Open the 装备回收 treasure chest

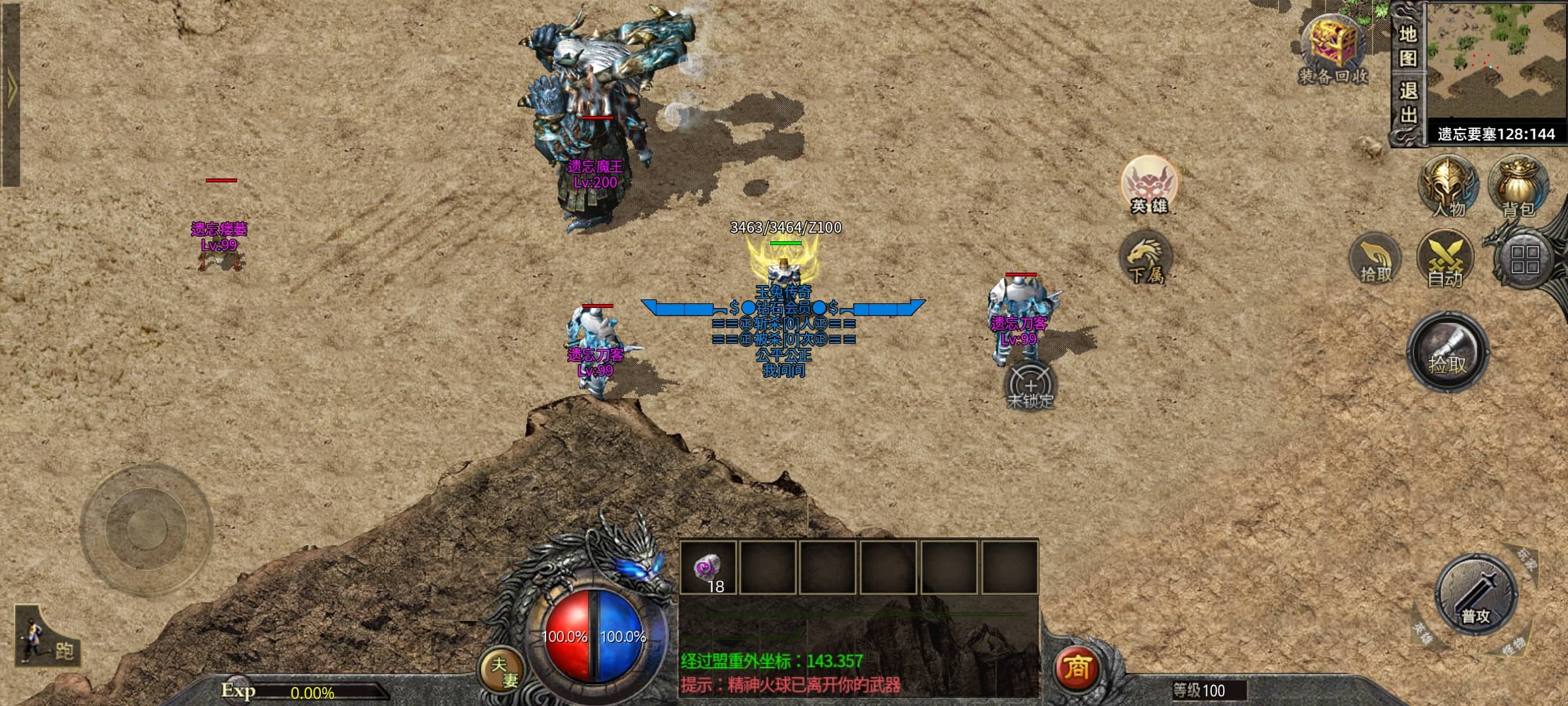pyautogui.click(x=1333, y=49)
